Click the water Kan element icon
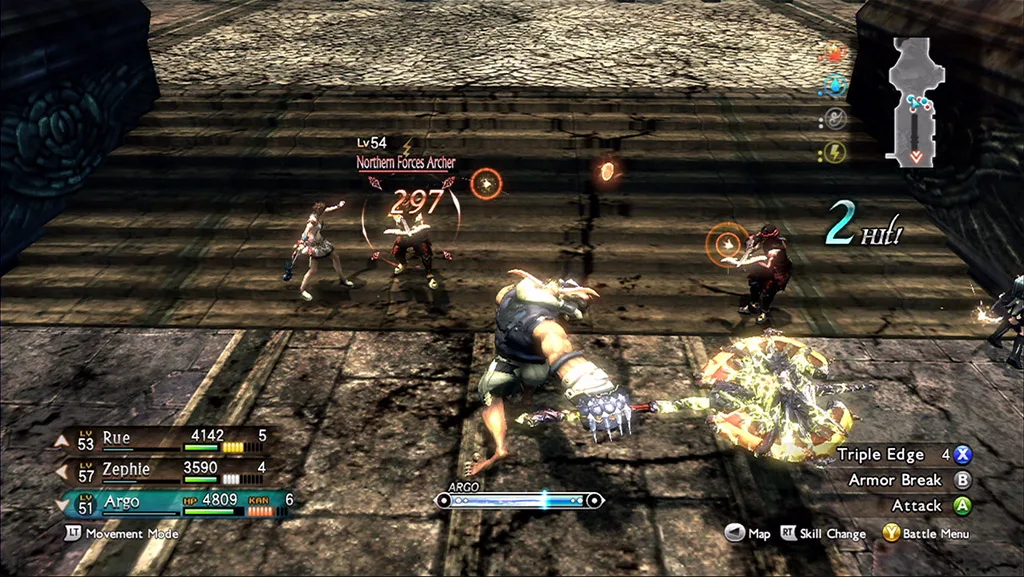This screenshot has width=1024, height=577. (x=834, y=86)
